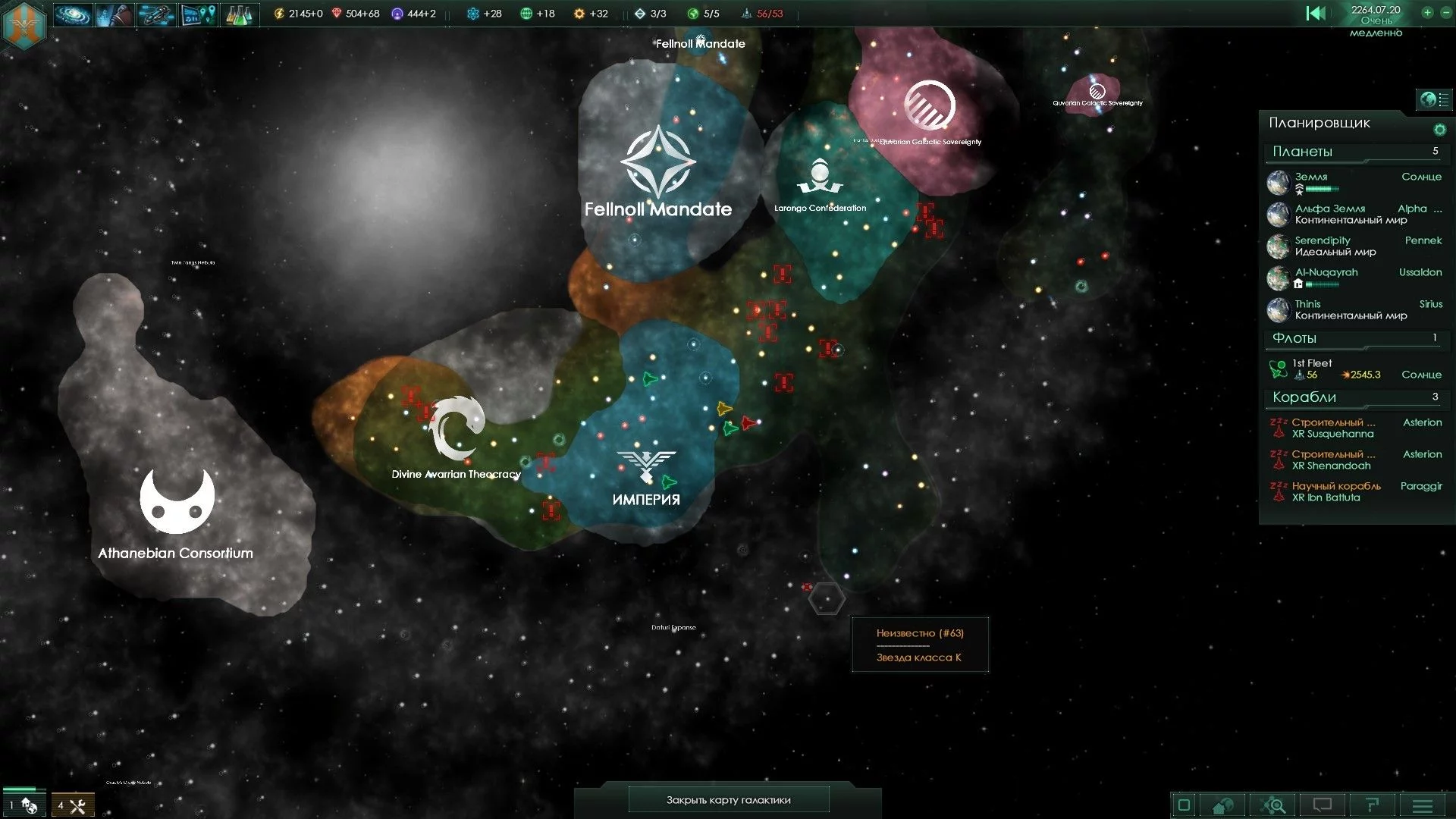1456x819 pixels.
Task: Open the empire flag emblem menu
Action: click(24, 23)
